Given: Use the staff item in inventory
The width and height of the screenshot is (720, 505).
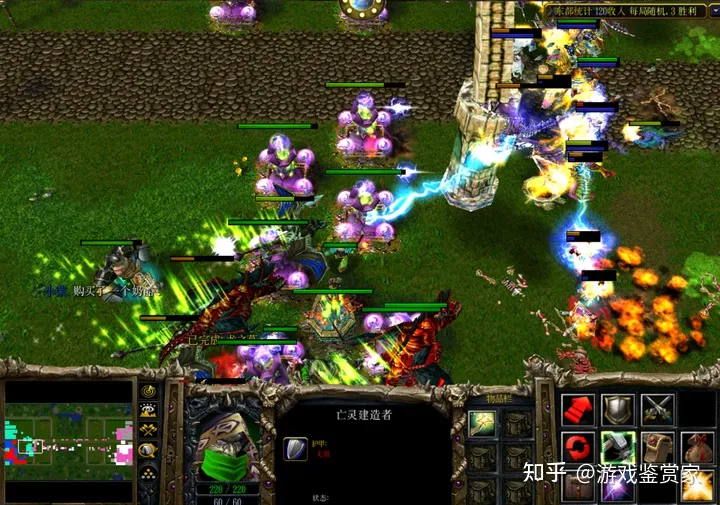Looking at the screenshot, I should 482,424.
